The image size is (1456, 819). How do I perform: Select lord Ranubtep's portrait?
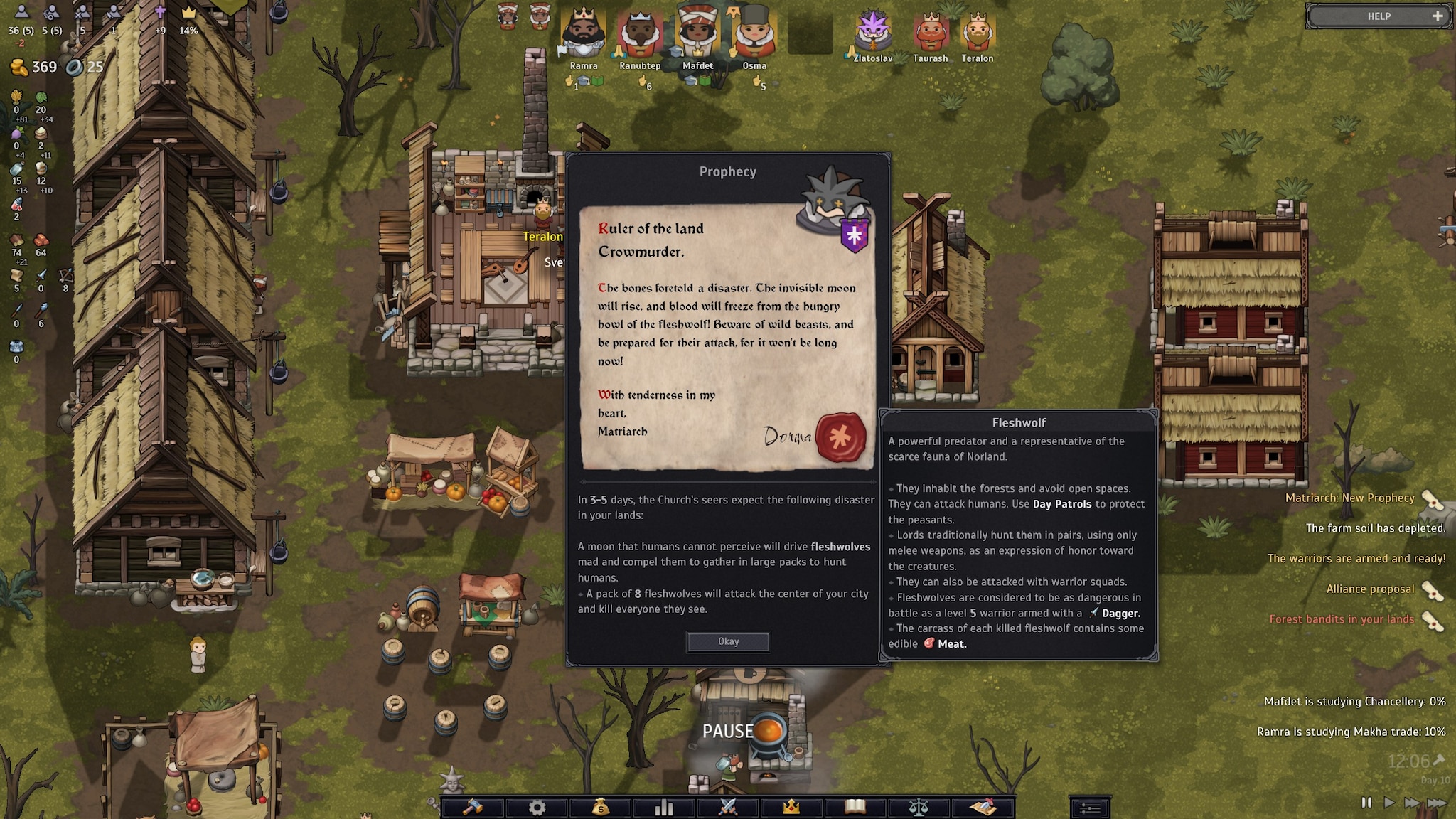pyautogui.click(x=640, y=34)
